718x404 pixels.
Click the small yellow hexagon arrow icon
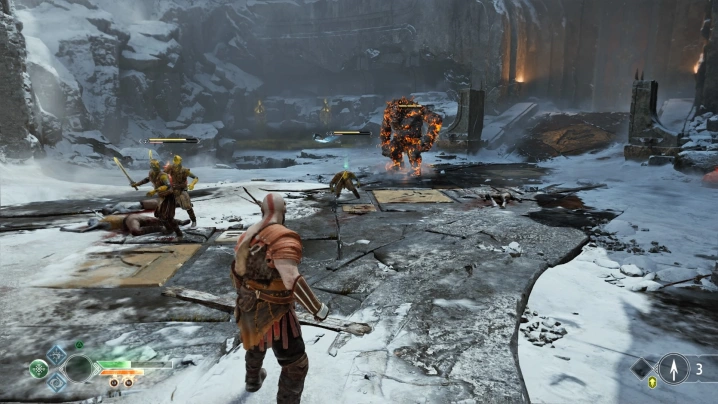coord(652,383)
